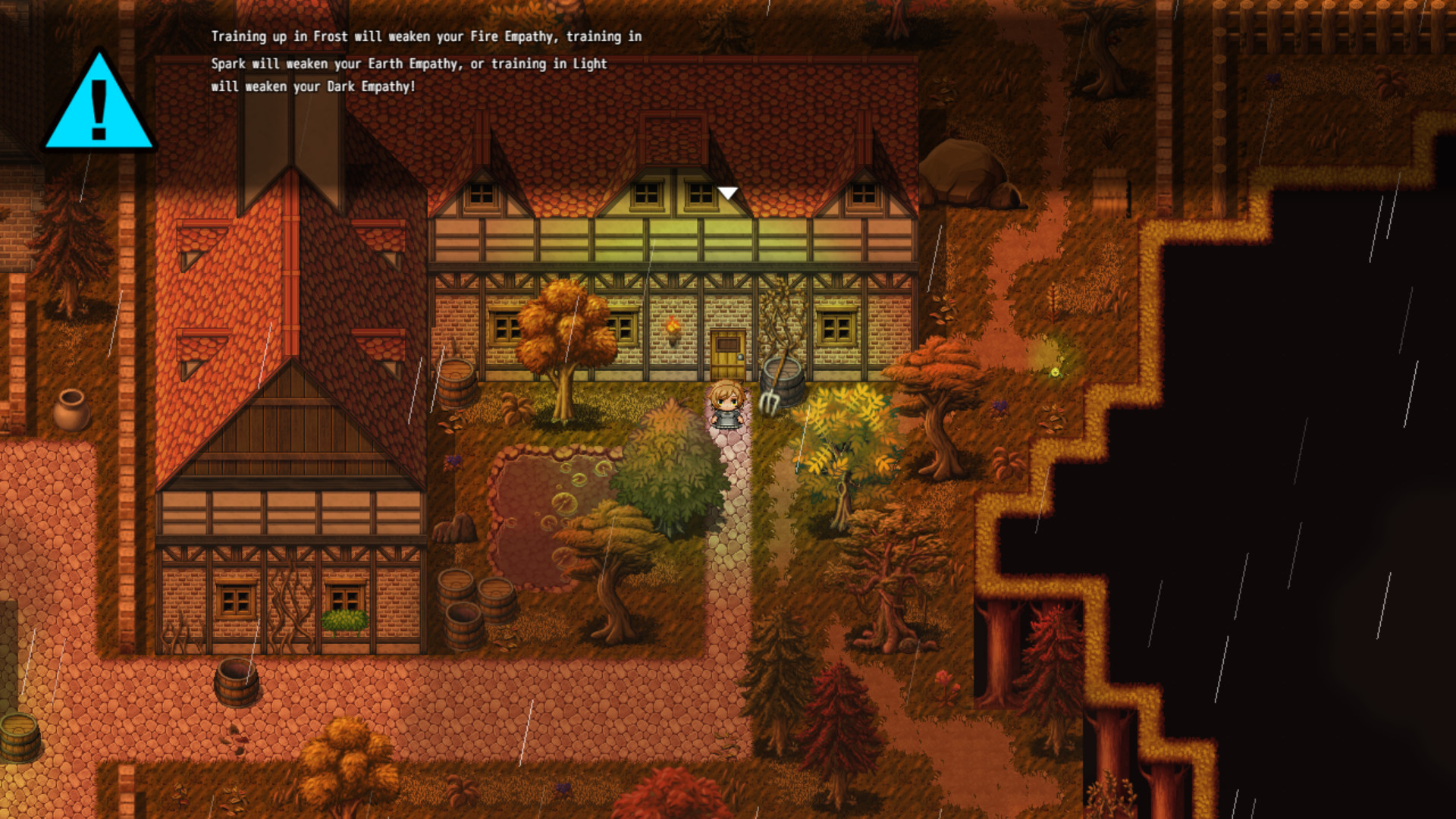Select the clay pot beside the cobblestone road
The image size is (1456, 819).
(71, 411)
